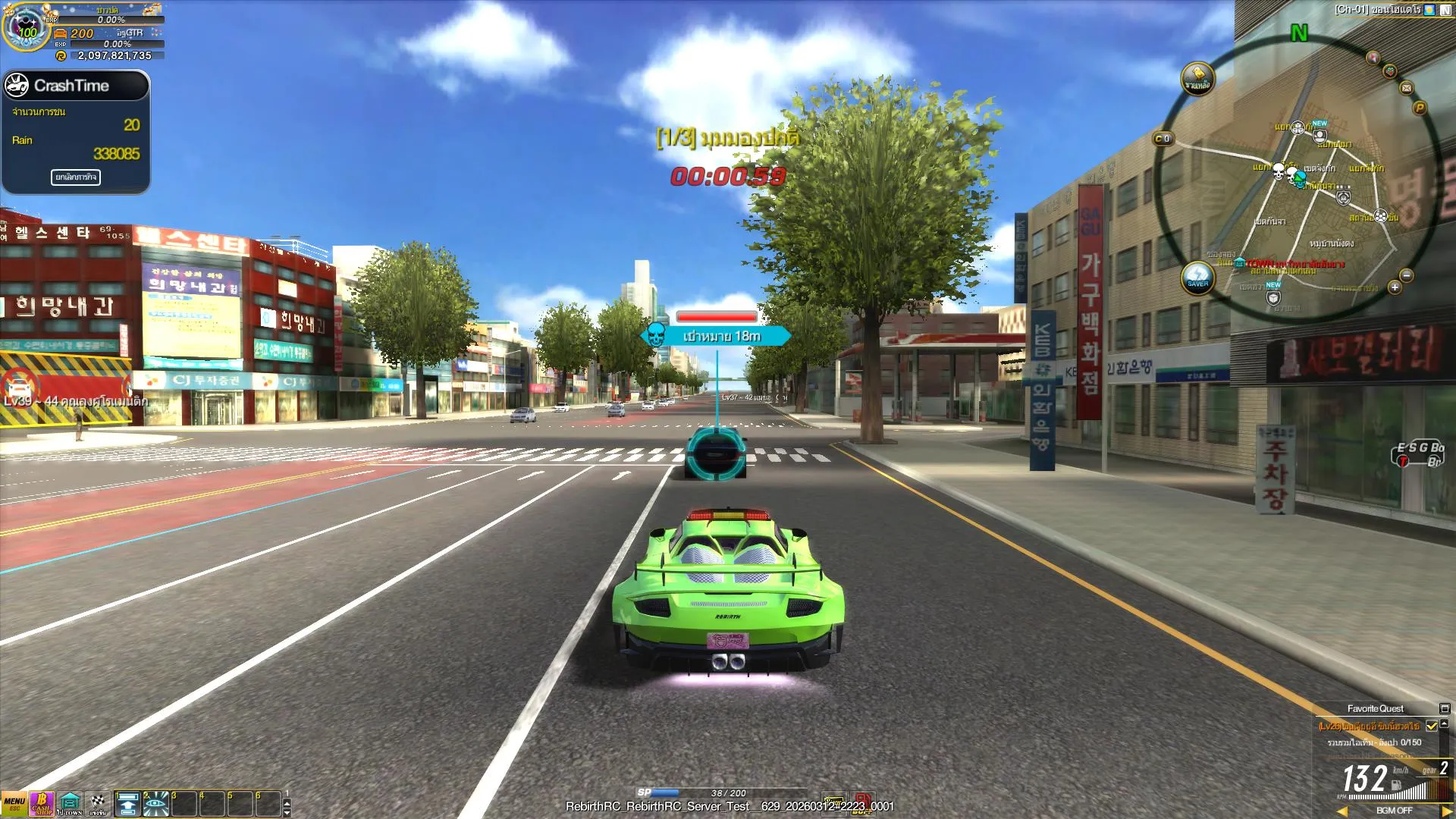Image resolution: width=1456 pixels, height=819 pixels.
Task: Uncheck the Lv26 favorite quest checkbox
Action: coord(1432,726)
